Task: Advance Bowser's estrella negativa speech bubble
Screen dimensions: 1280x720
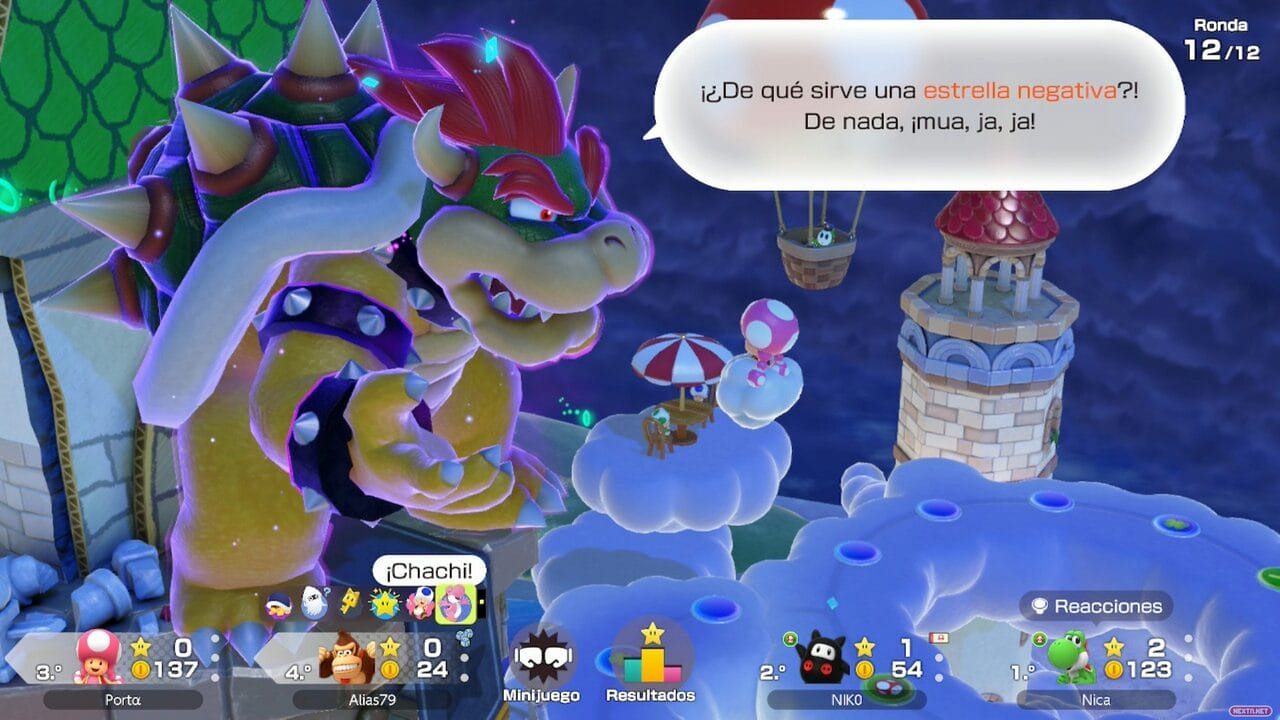Action: pyautogui.click(x=918, y=105)
